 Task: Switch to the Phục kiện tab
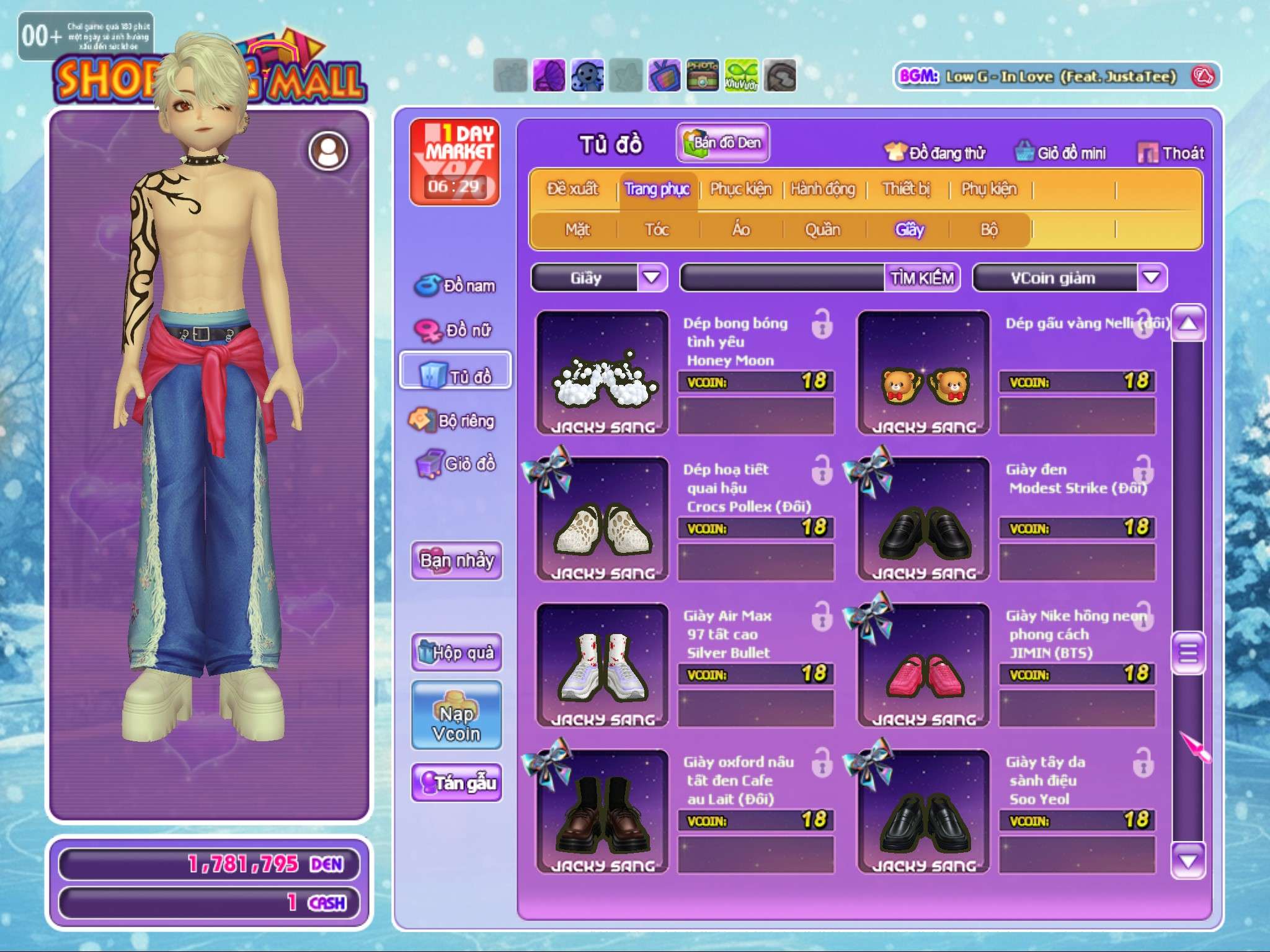tap(740, 189)
